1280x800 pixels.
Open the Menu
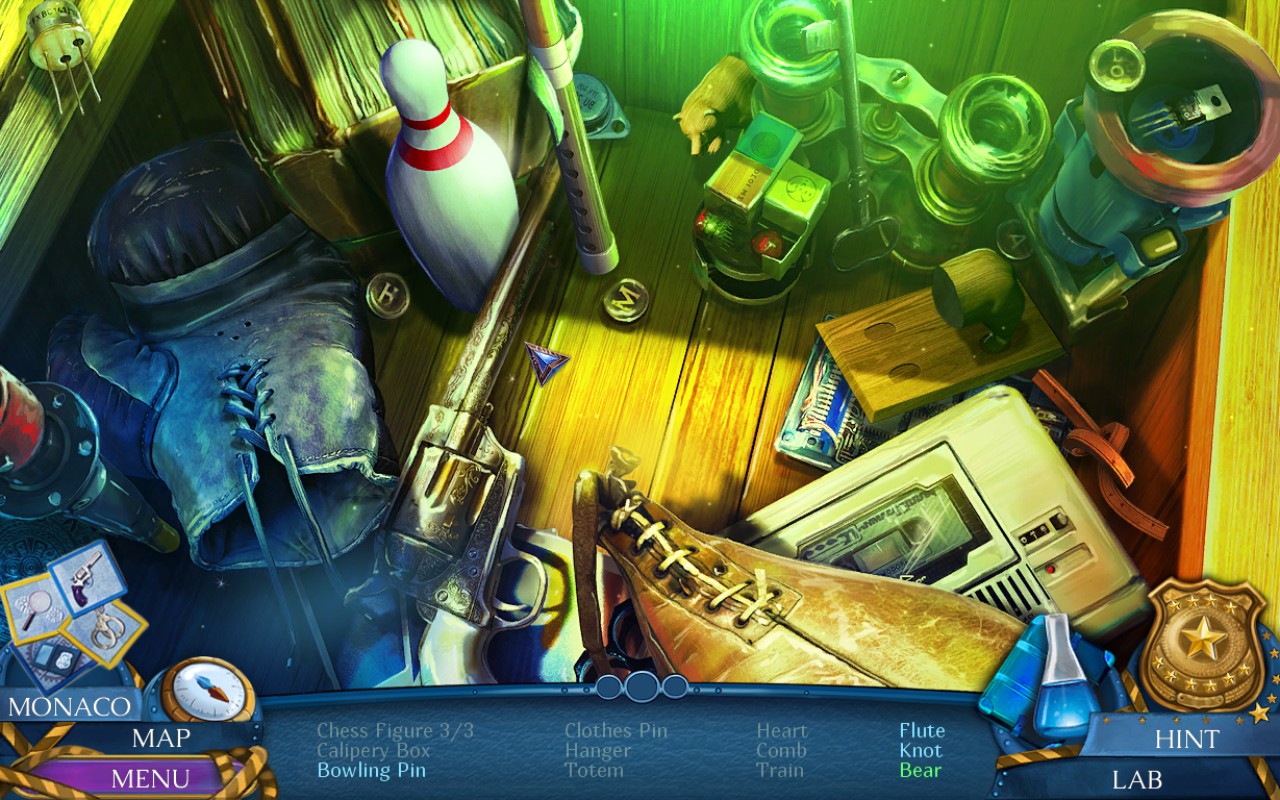(x=150, y=777)
